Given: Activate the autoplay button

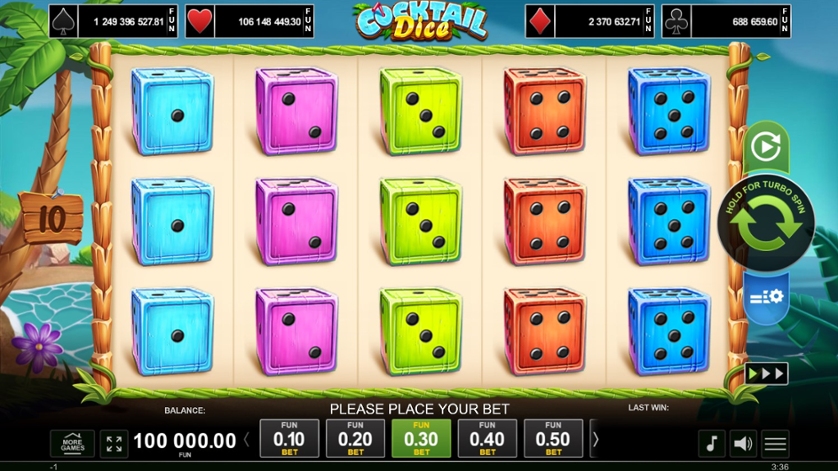Looking at the screenshot, I should click(x=765, y=148).
